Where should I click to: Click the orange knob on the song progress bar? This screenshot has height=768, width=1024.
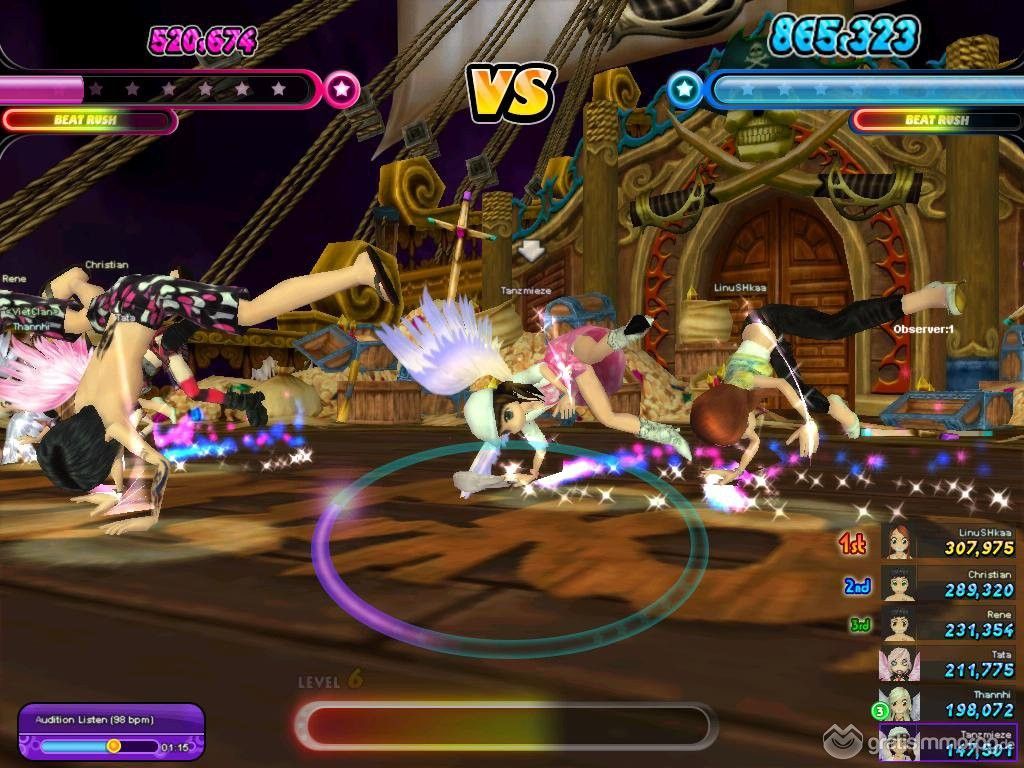click(114, 746)
